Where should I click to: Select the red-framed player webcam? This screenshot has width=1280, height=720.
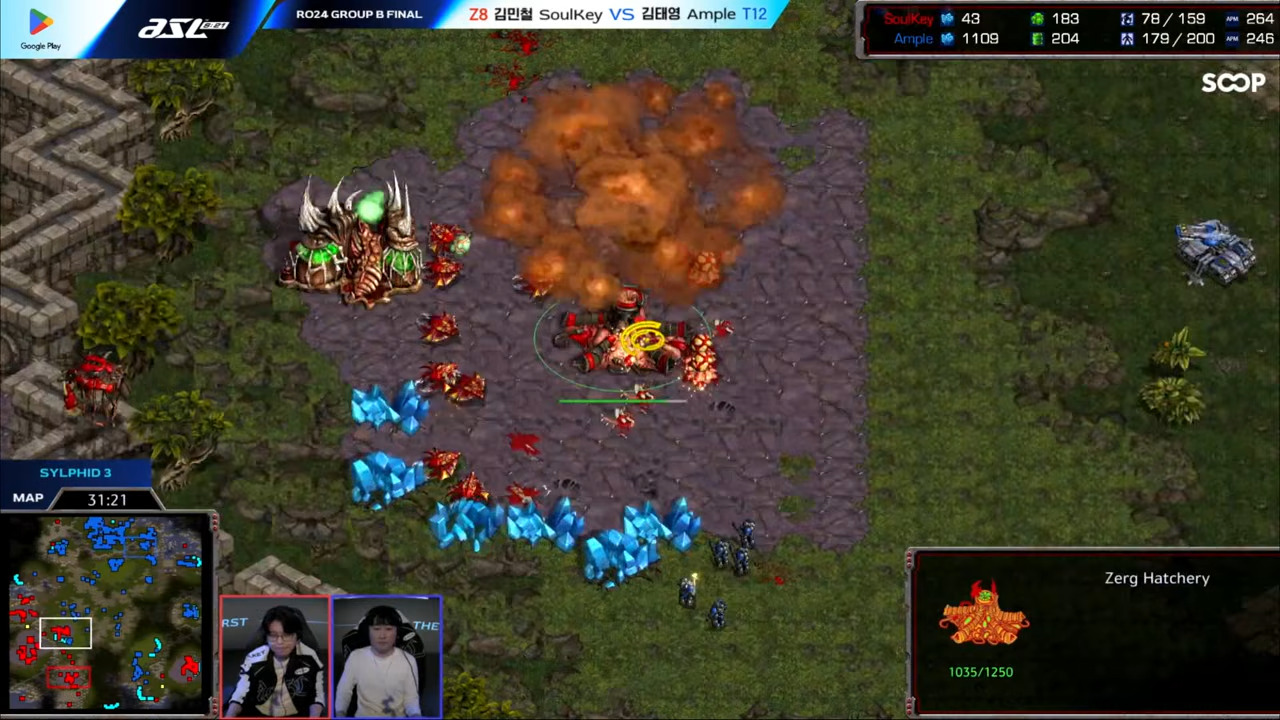[x=275, y=656]
